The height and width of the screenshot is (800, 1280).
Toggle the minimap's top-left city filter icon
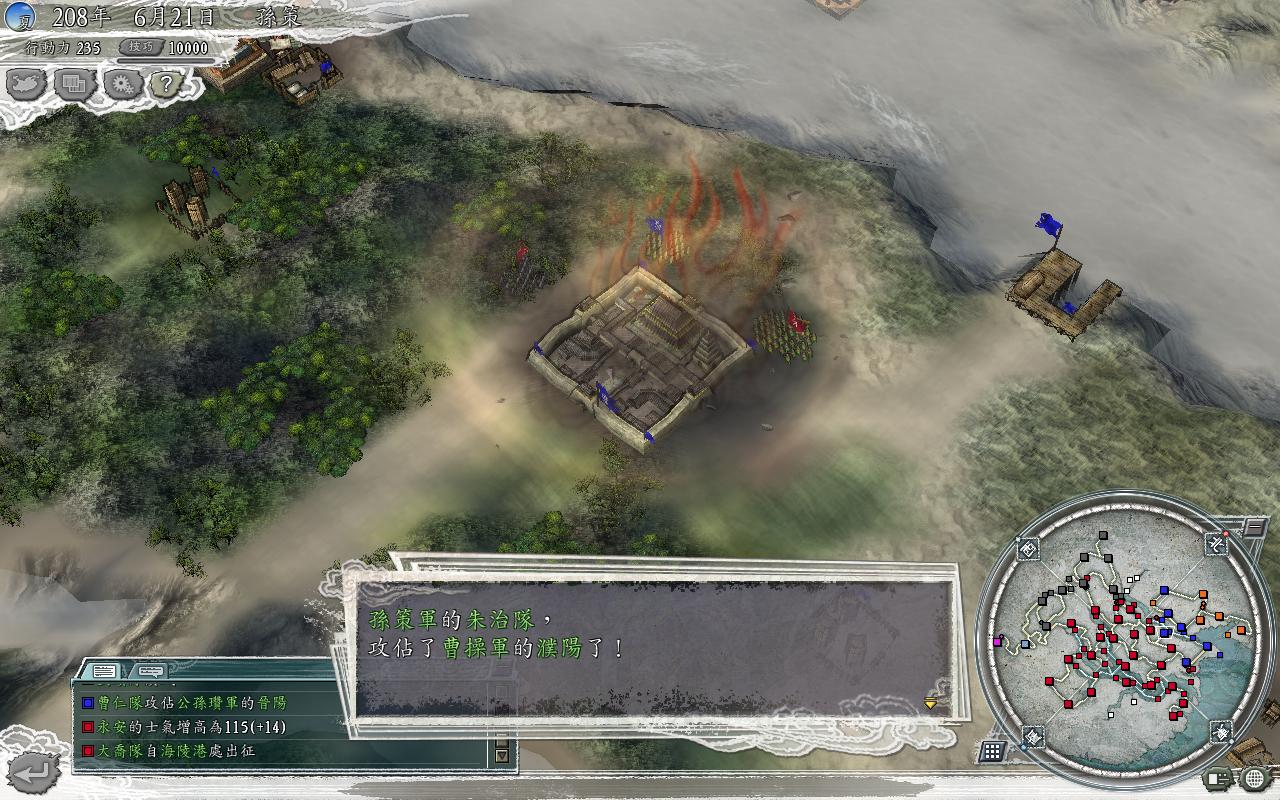[x=1028, y=547]
